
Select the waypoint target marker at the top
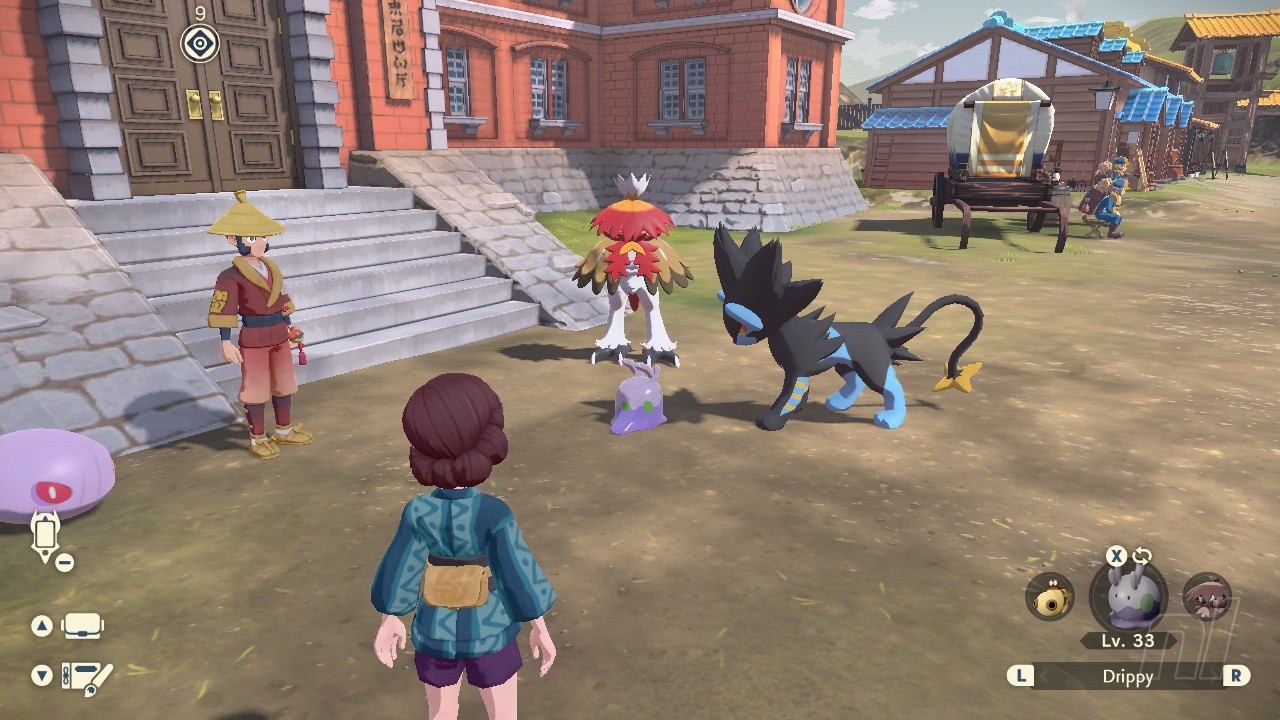click(x=200, y=43)
